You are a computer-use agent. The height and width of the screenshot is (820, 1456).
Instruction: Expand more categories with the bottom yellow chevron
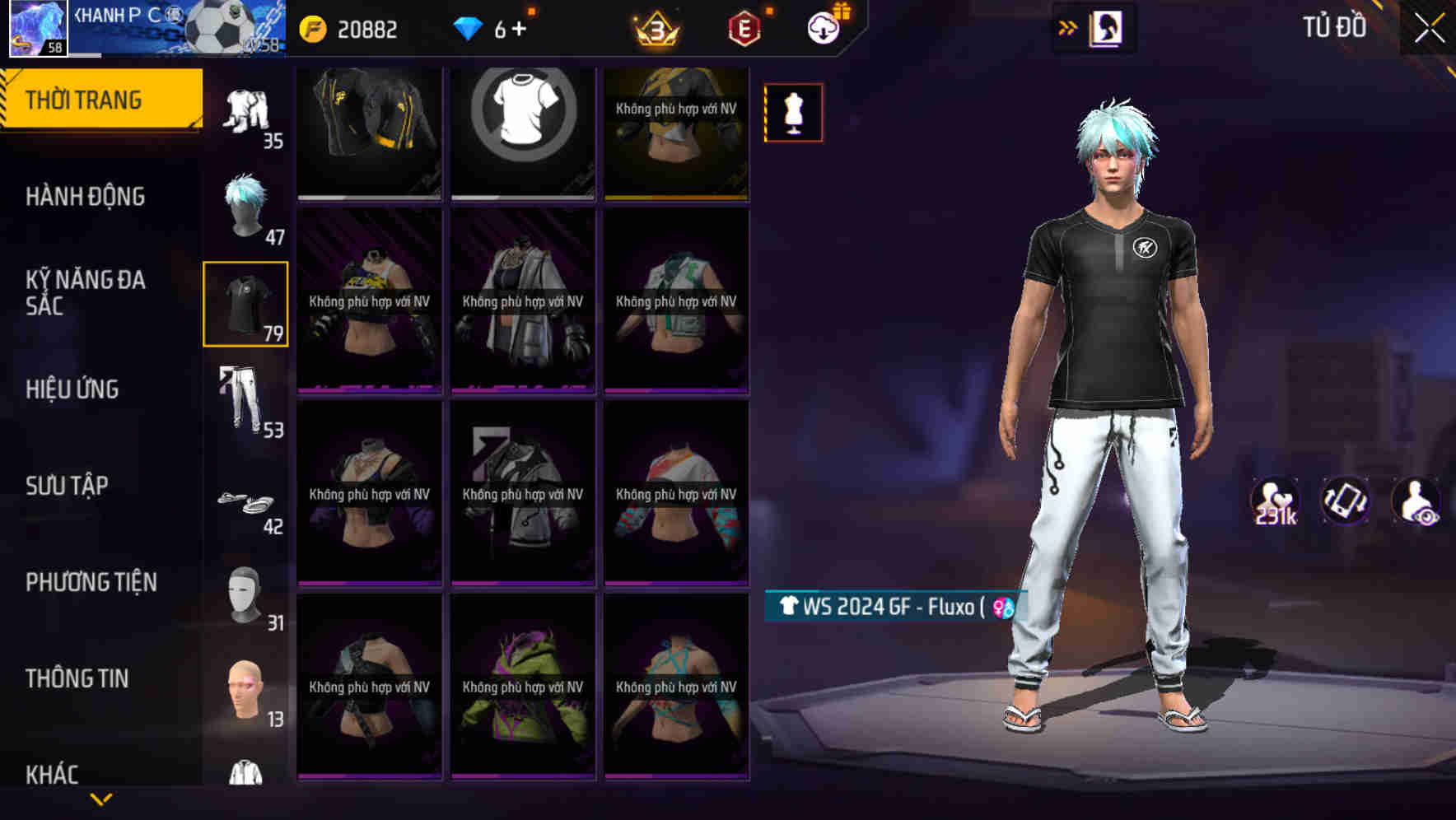tap(102, 798)
